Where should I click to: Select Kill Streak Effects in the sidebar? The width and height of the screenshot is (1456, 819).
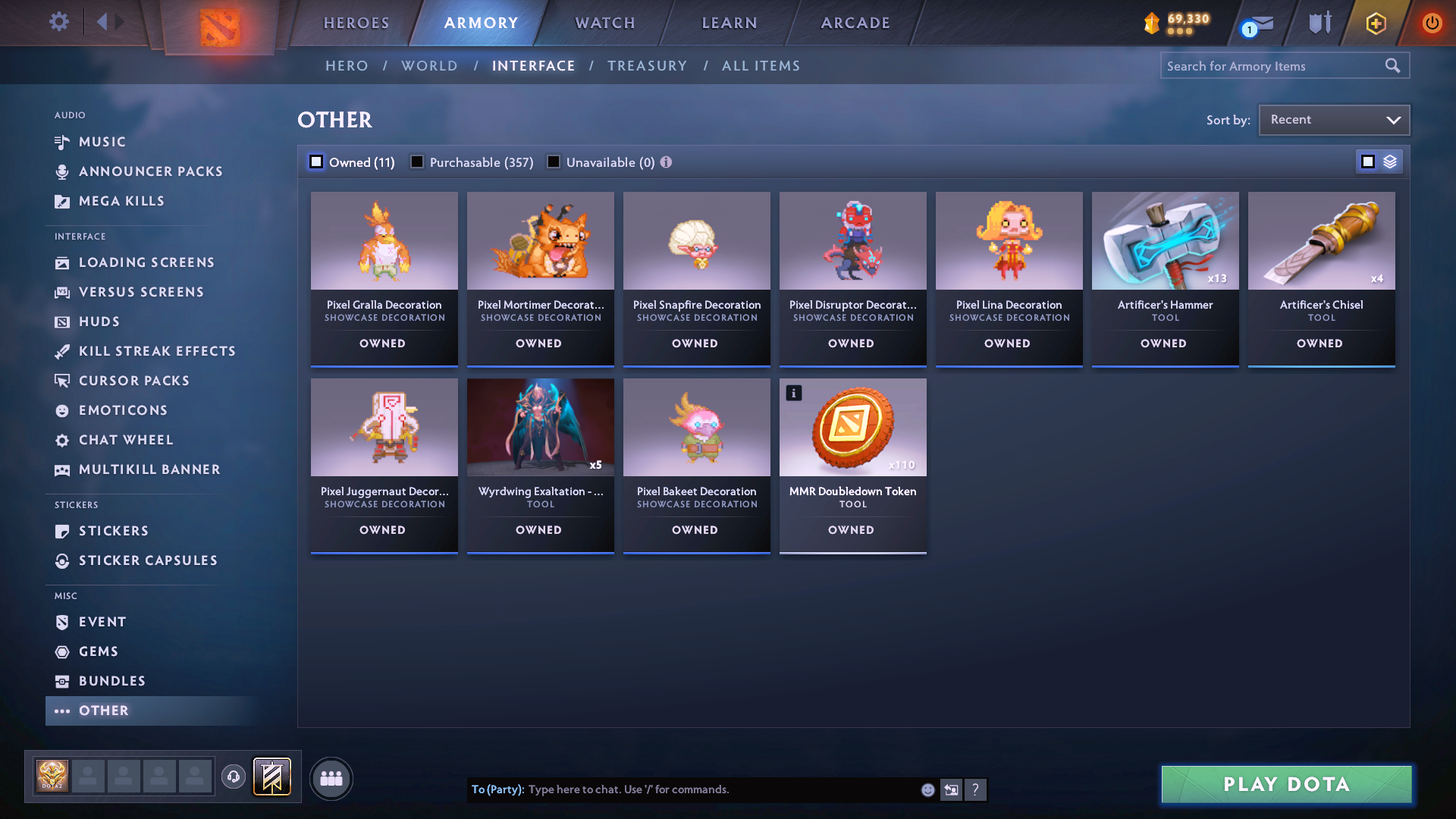tap(157, 351)
